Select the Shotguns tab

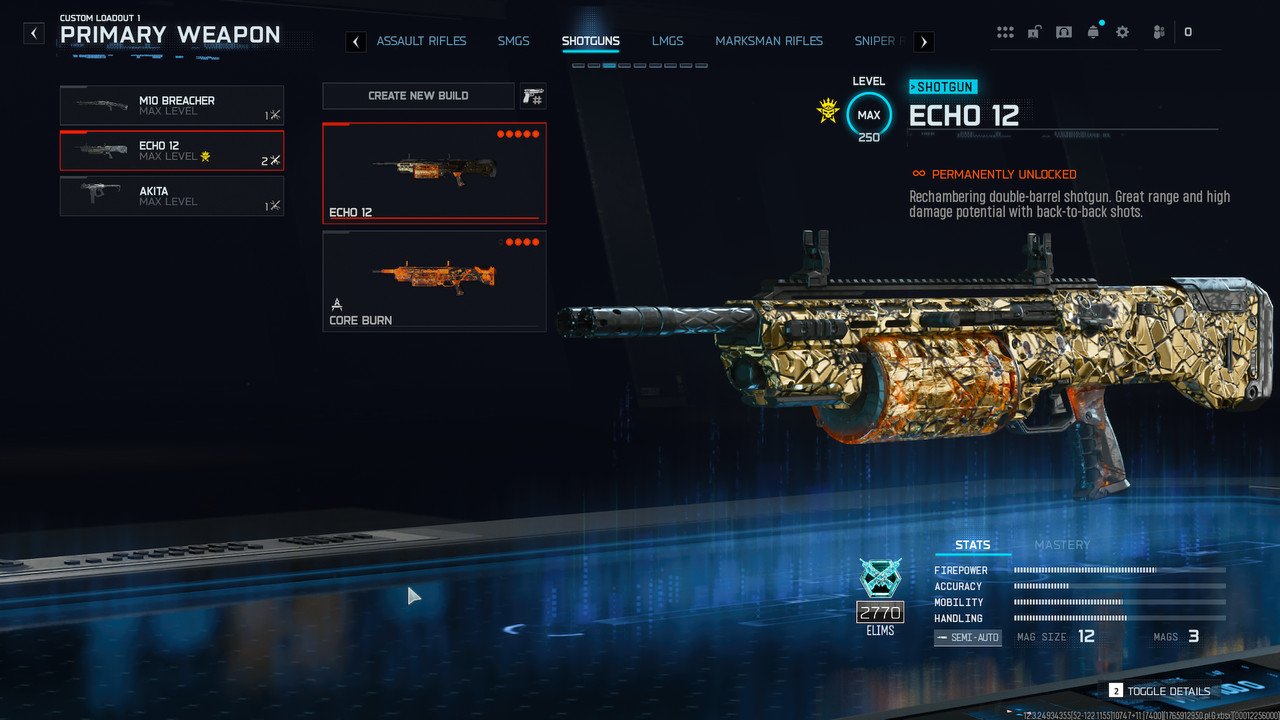[590, 41]
